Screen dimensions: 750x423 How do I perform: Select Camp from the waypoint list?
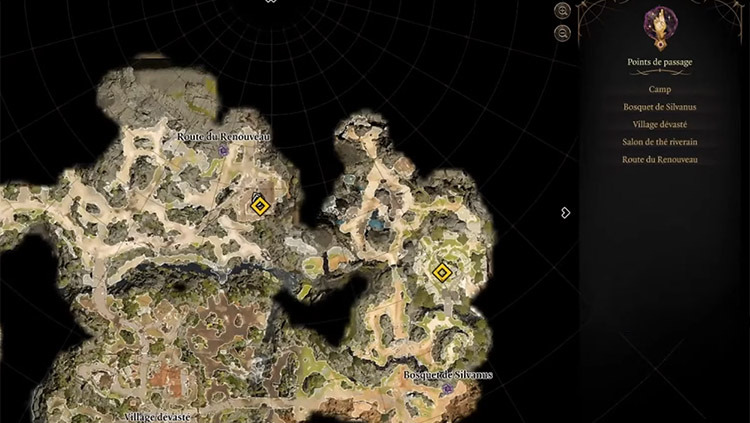[659, 89]
